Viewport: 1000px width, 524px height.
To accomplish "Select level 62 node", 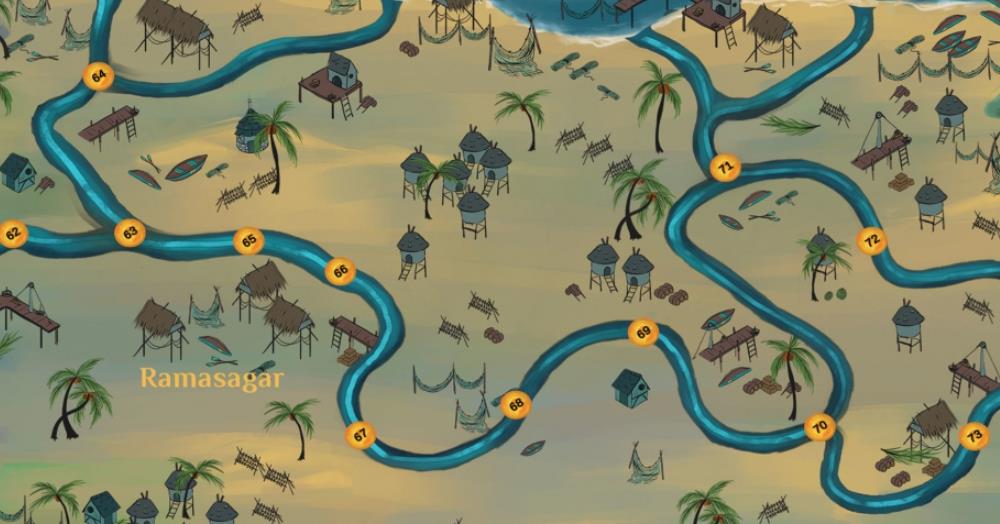I will pos(13,235).
